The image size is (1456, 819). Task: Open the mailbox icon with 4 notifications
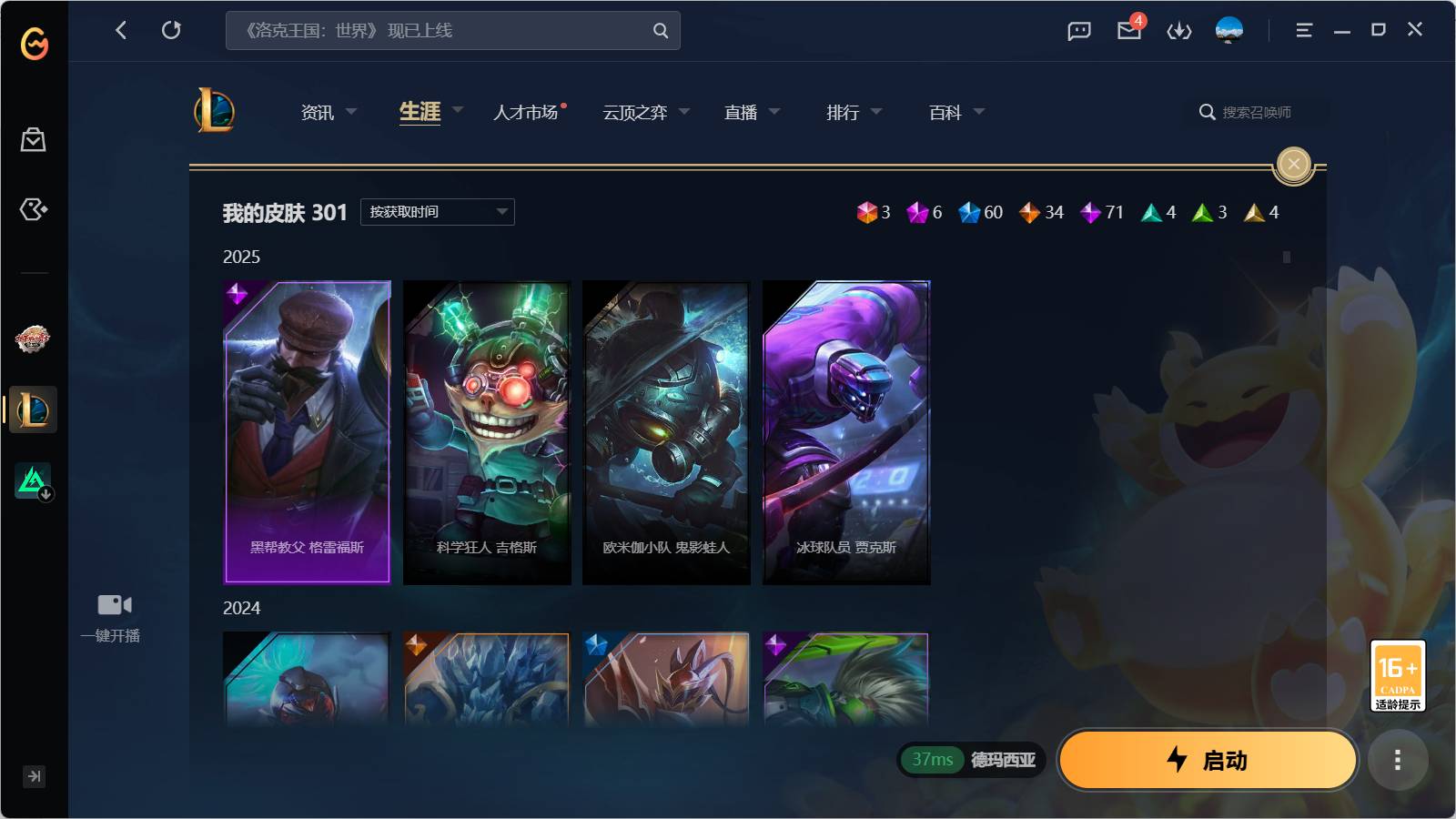tap(1128, 30)
